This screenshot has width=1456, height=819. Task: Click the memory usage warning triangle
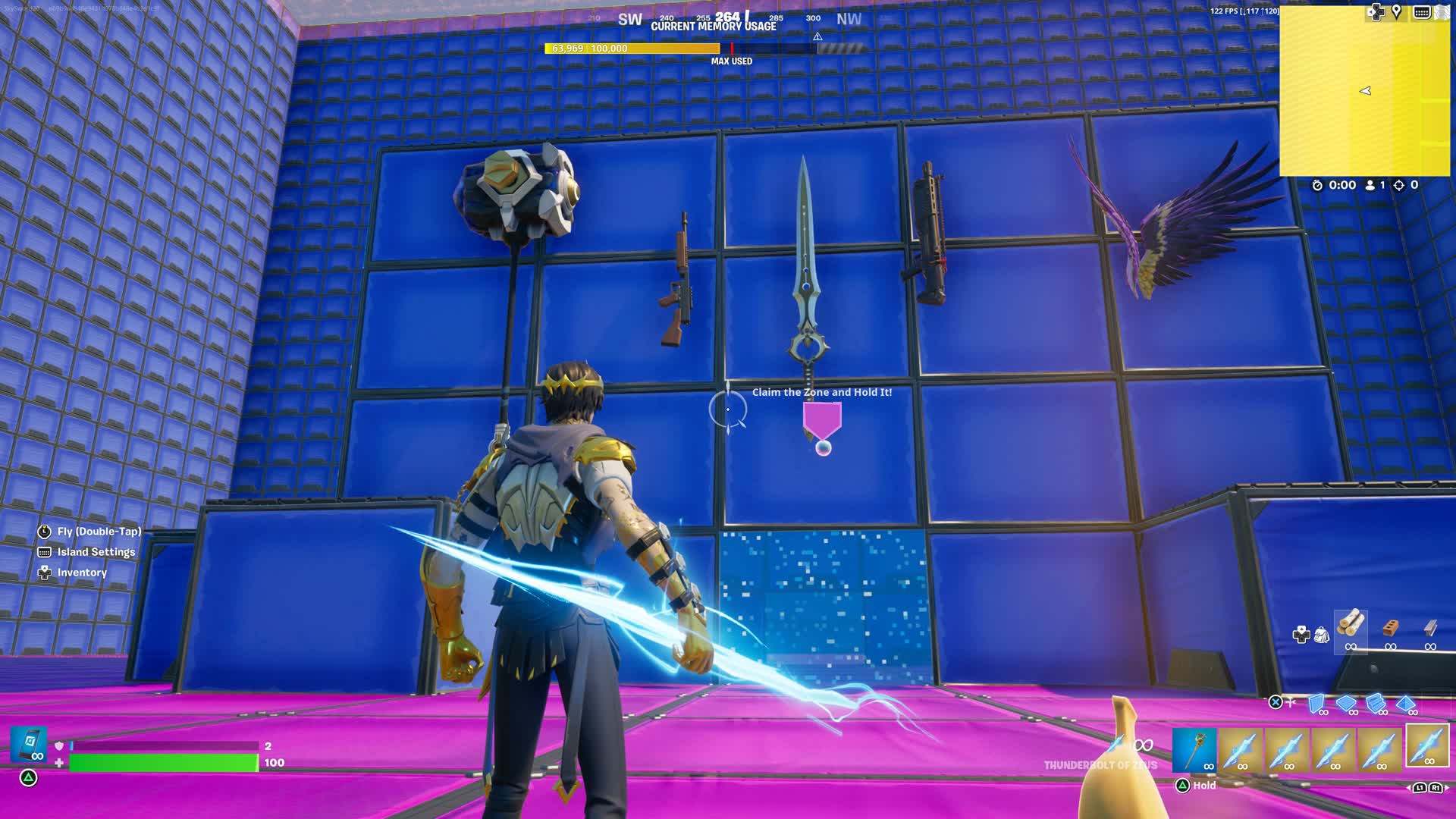pyautogui.click(x=817, y=36)
